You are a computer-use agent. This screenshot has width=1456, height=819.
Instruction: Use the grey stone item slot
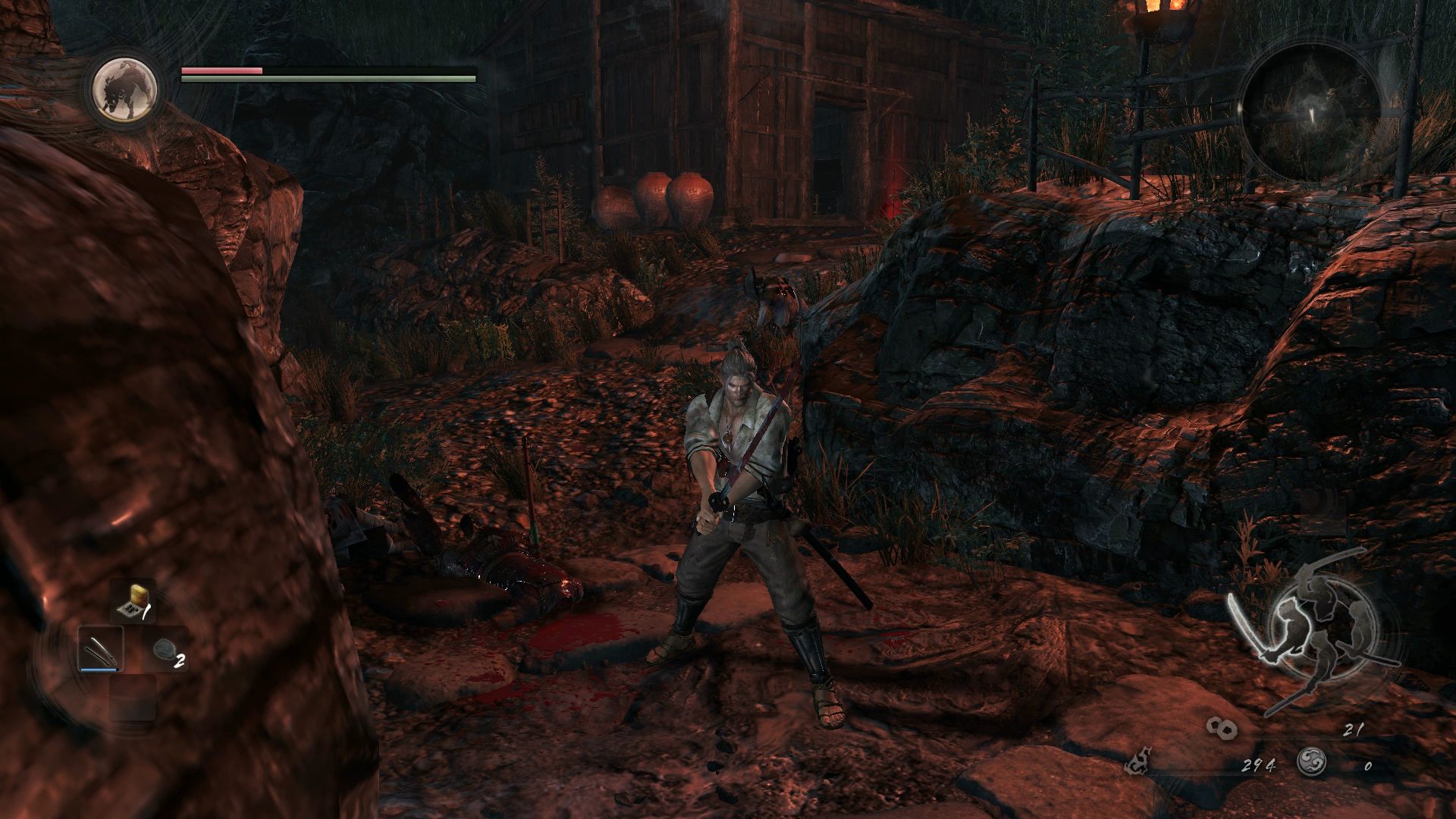(165, 650)
